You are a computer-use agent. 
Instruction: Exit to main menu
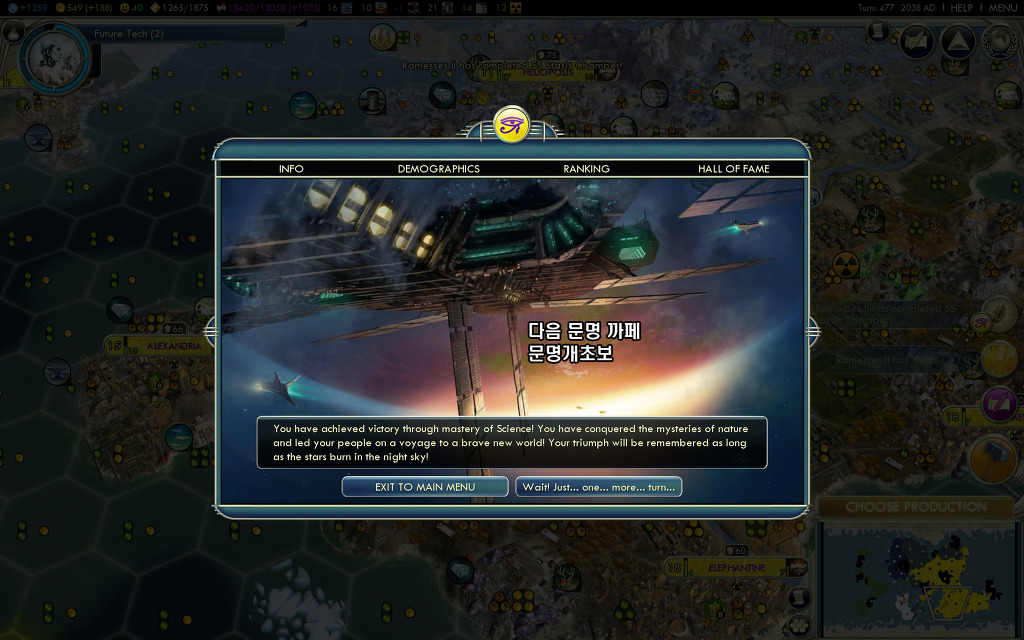tap(425, 487)
